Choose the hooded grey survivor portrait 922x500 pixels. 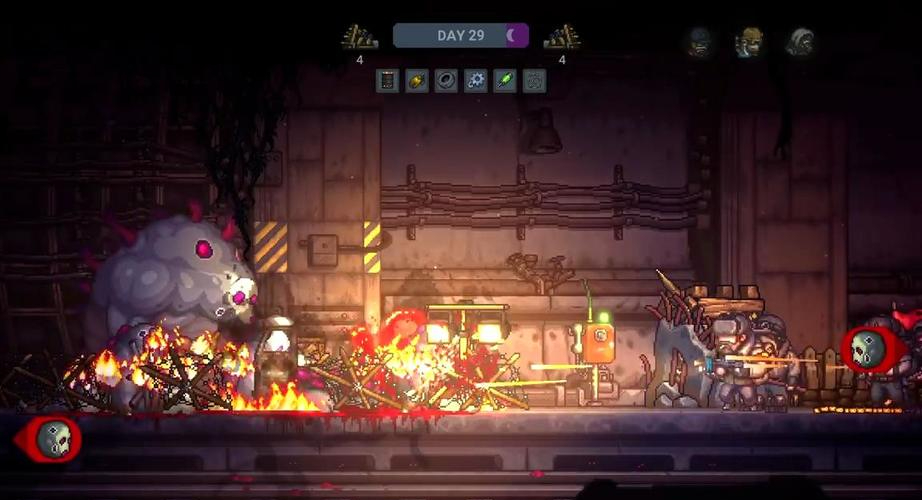[800, 42]
